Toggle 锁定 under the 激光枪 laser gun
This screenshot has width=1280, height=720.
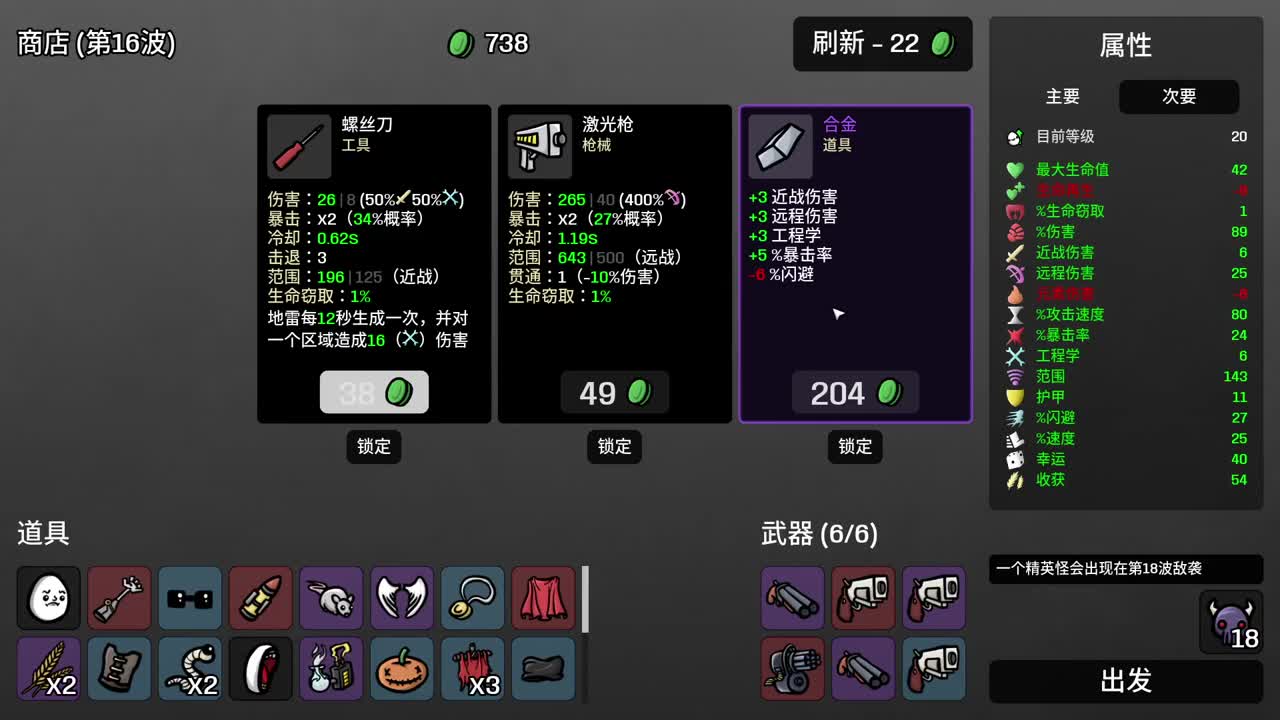[614, 447]
